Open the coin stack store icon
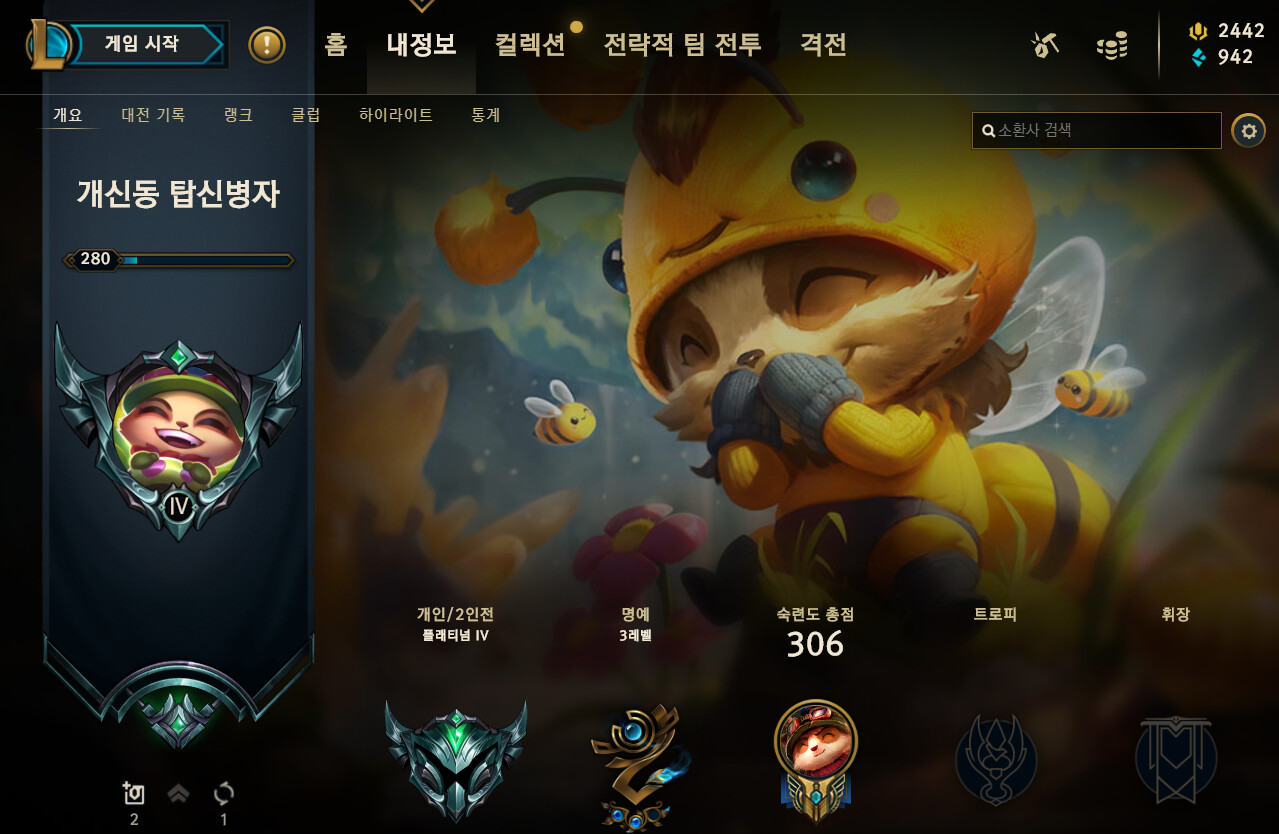Viewport: 1279px width, 834px height. [x=1111, y=45]
